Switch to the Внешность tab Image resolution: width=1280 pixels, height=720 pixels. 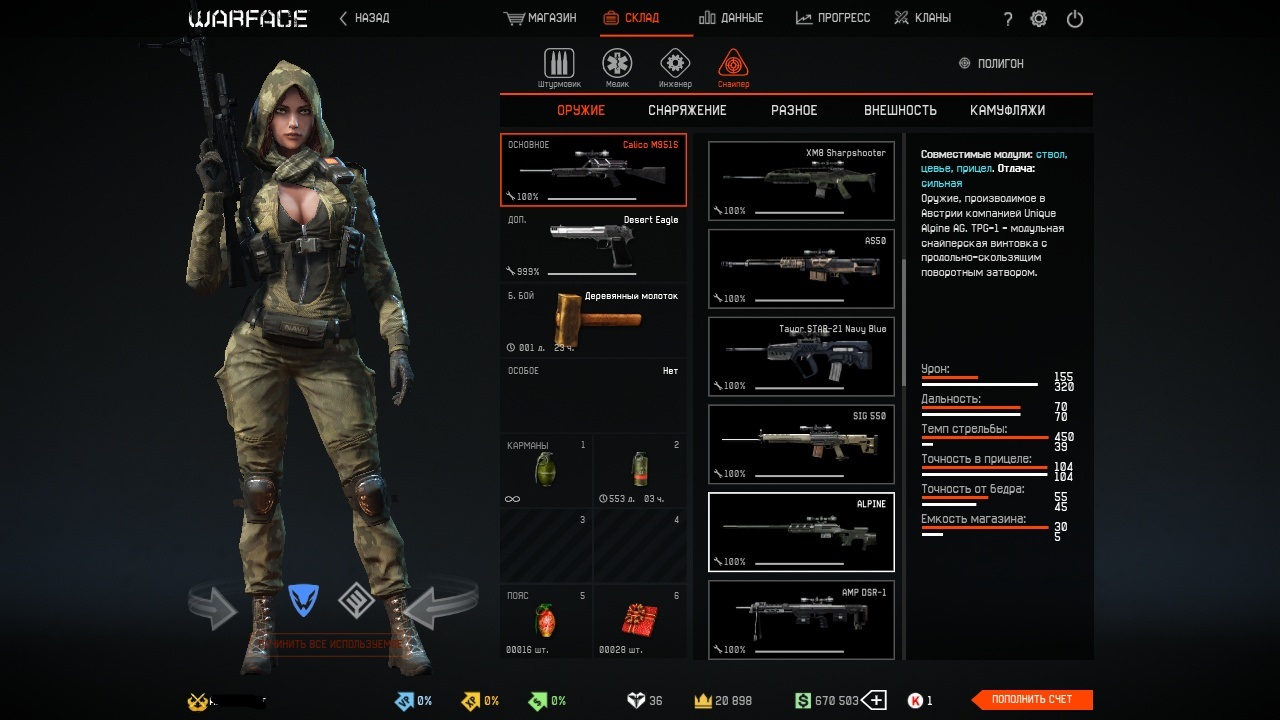[x=900, y=110]
